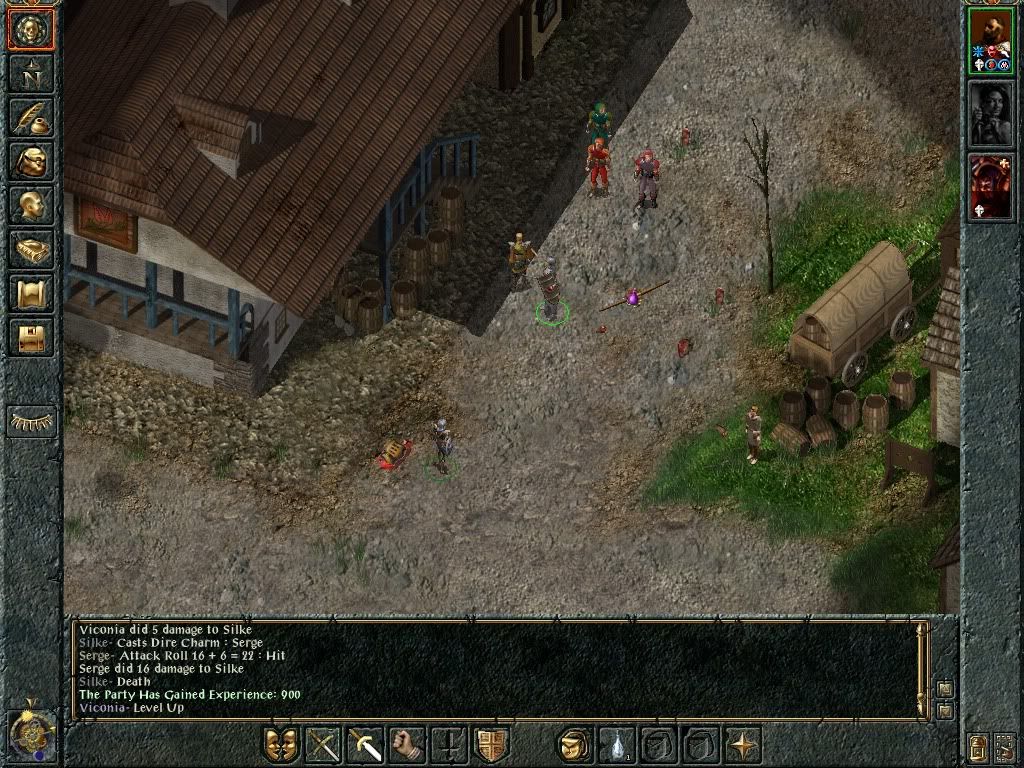Screen dimensions: 1024x768
Task: Start dialogue with the twin masks button
Action: [x=281, y=745]
